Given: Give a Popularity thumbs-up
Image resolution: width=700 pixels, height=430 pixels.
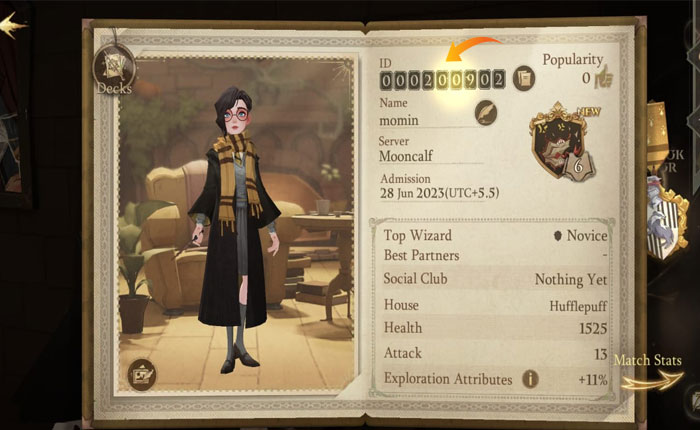Looking at the screenshot, I should tap(601, 77).
